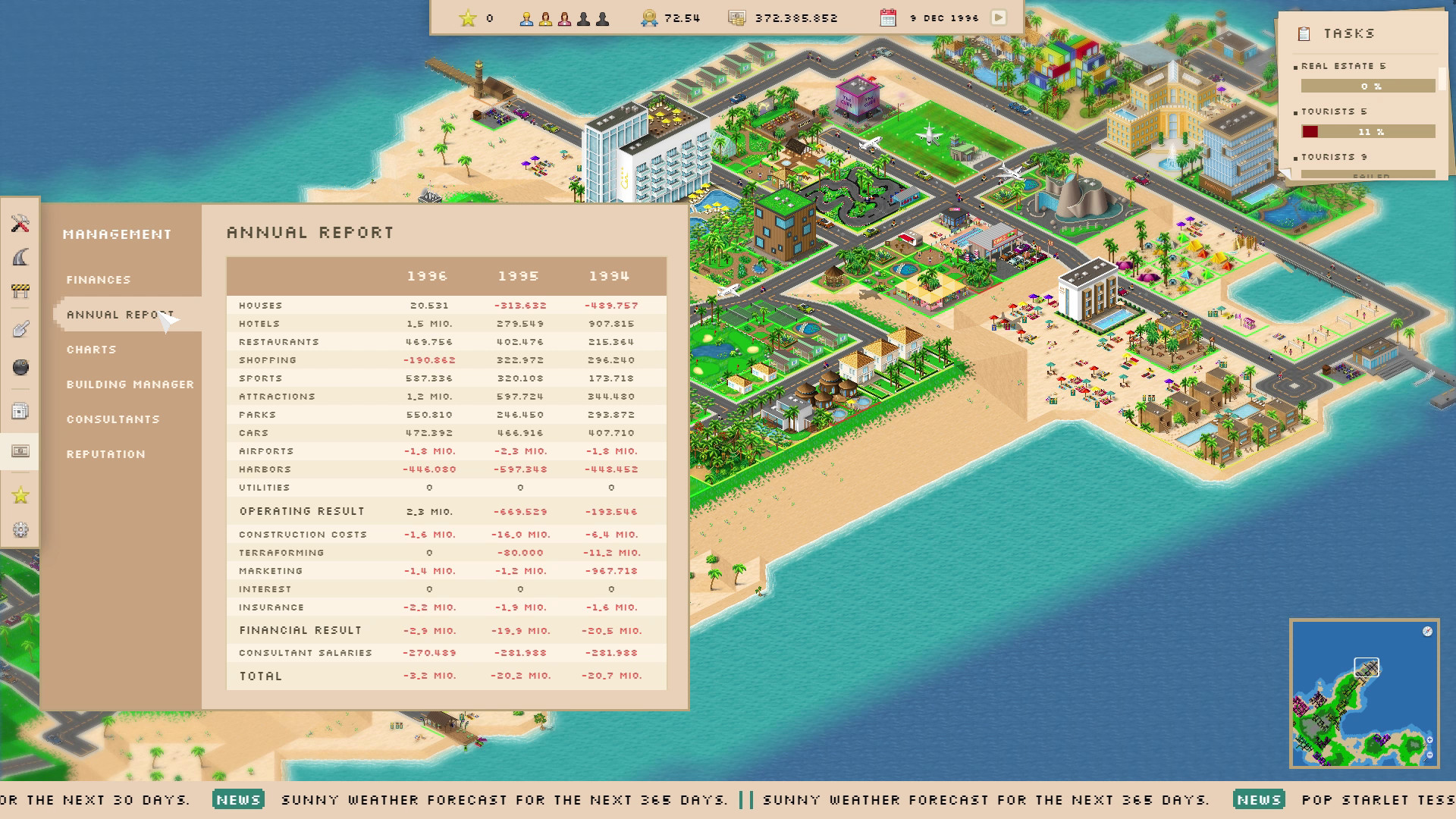Screen dimensions: 1456x819
Task: Open the build tools with the hammer icon
Action: 20,224
